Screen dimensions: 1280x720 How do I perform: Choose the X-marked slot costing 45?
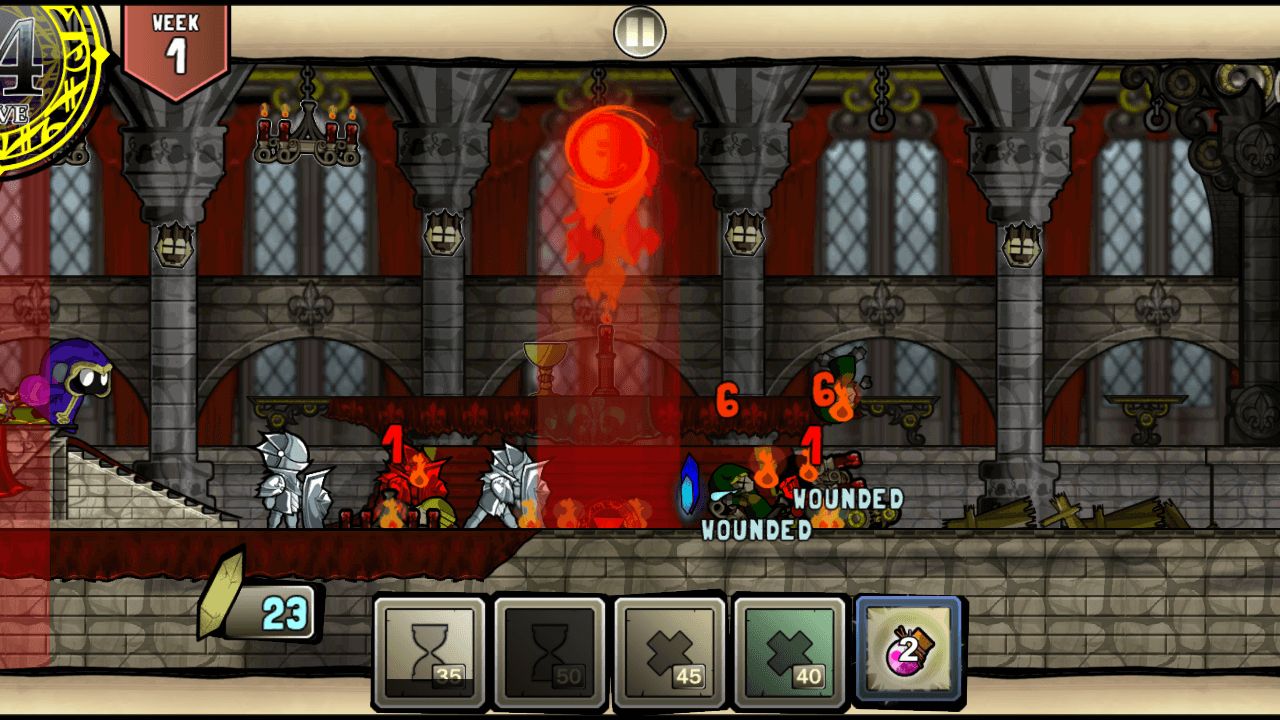click(669, 651)
